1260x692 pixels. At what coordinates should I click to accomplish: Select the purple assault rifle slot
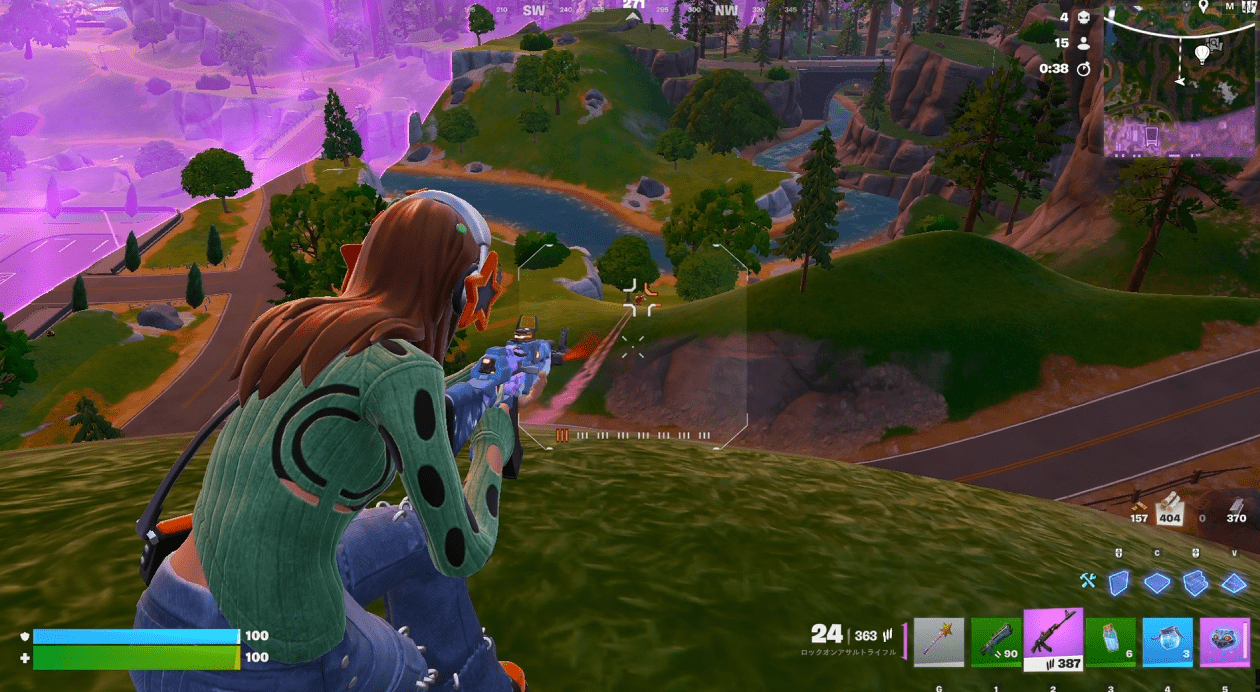1053,638
